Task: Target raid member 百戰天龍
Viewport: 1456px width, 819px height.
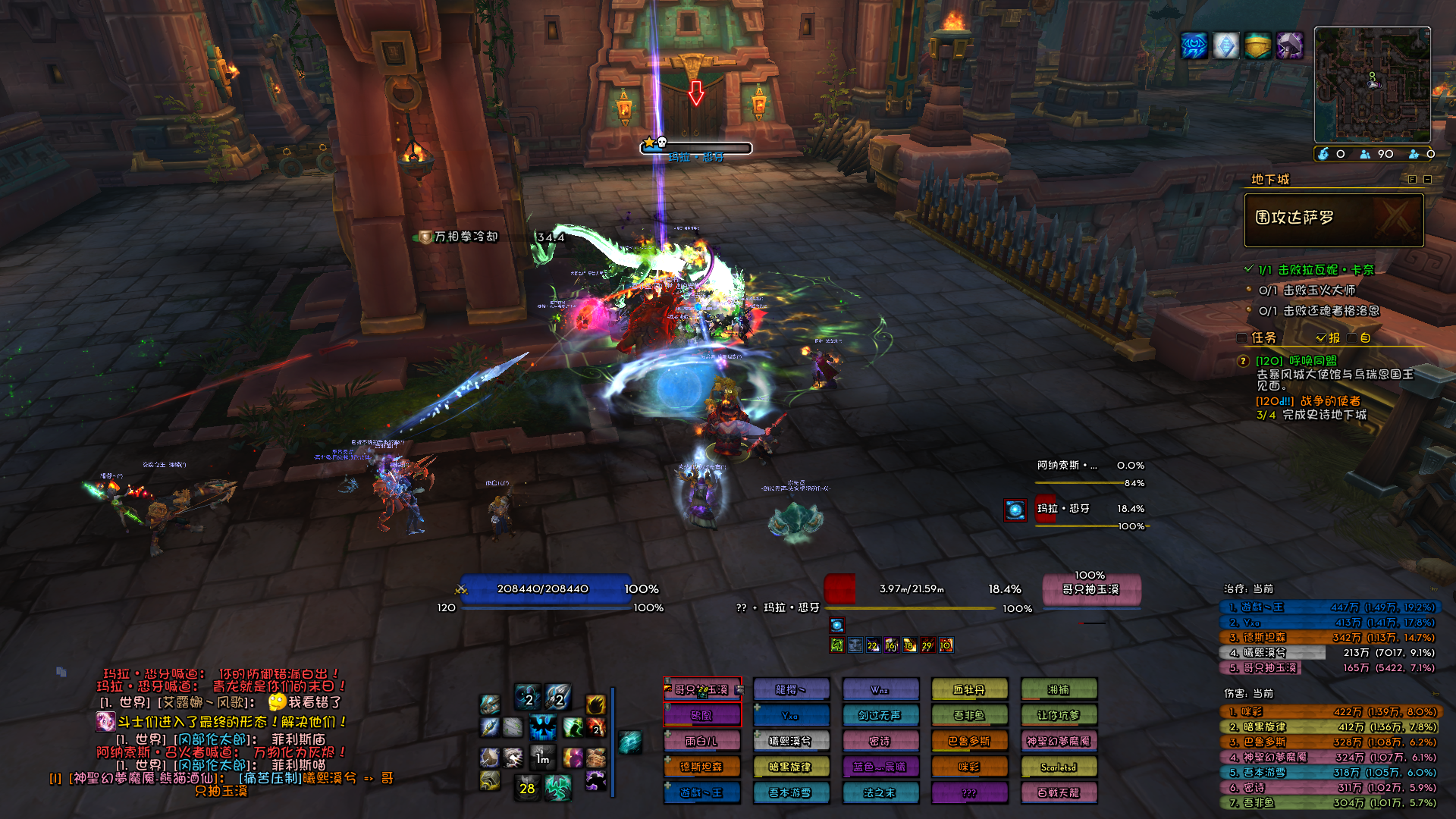Action: (x=1059, y=793)
